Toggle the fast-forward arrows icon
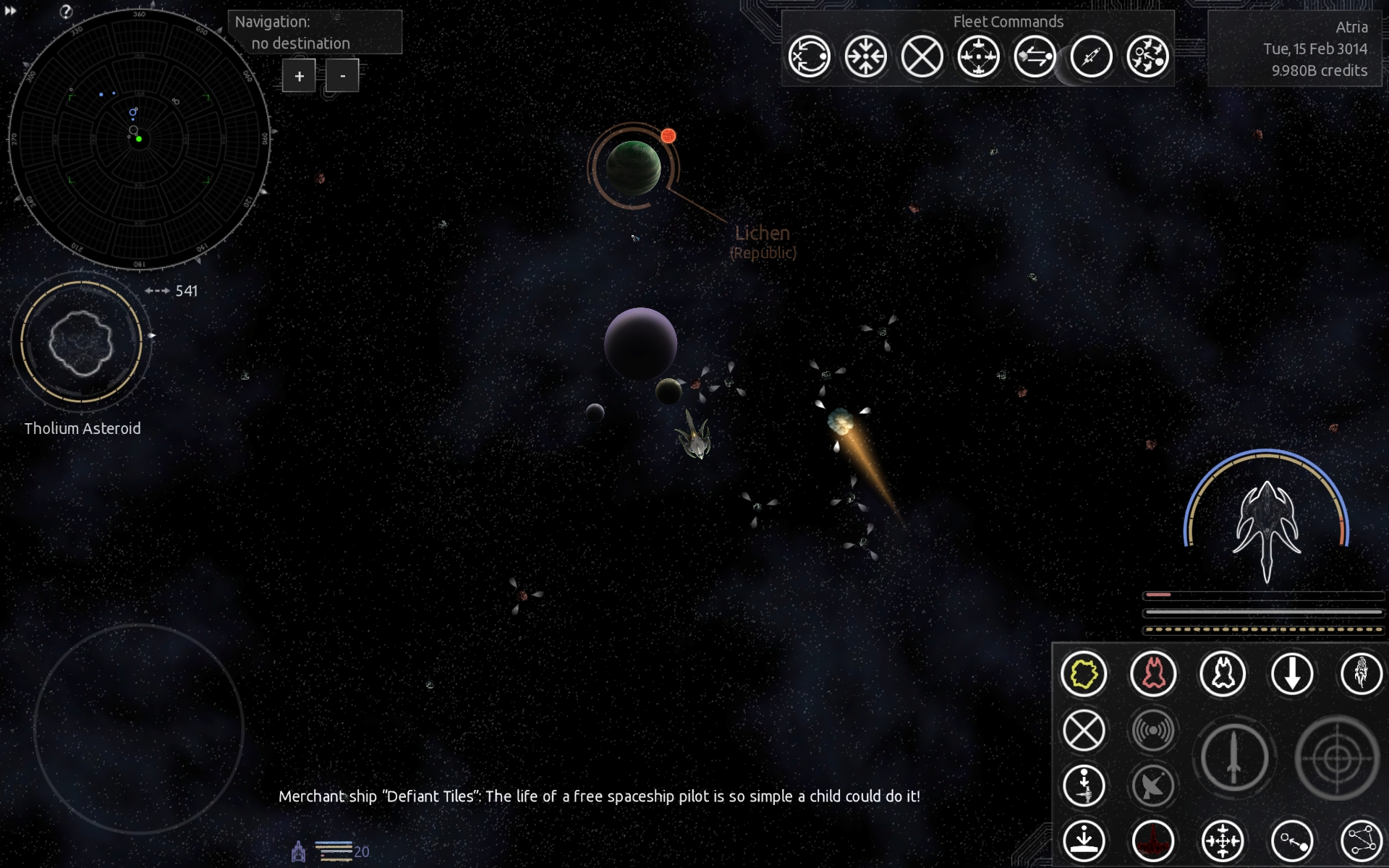This screenshot has width=1389, height=868. tap(10, 10)
